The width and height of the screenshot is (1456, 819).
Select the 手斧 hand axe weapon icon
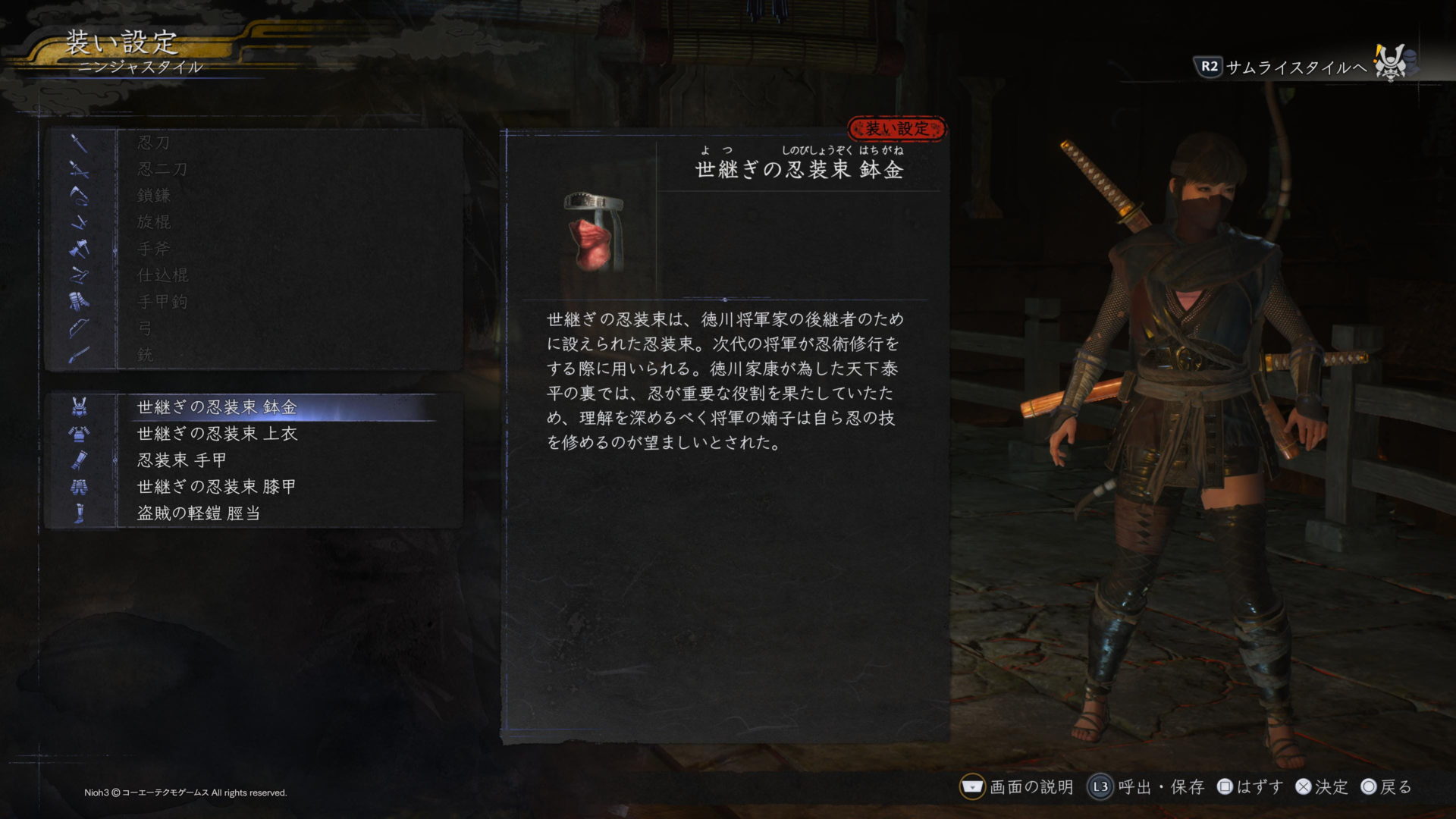tap(78, 248)
